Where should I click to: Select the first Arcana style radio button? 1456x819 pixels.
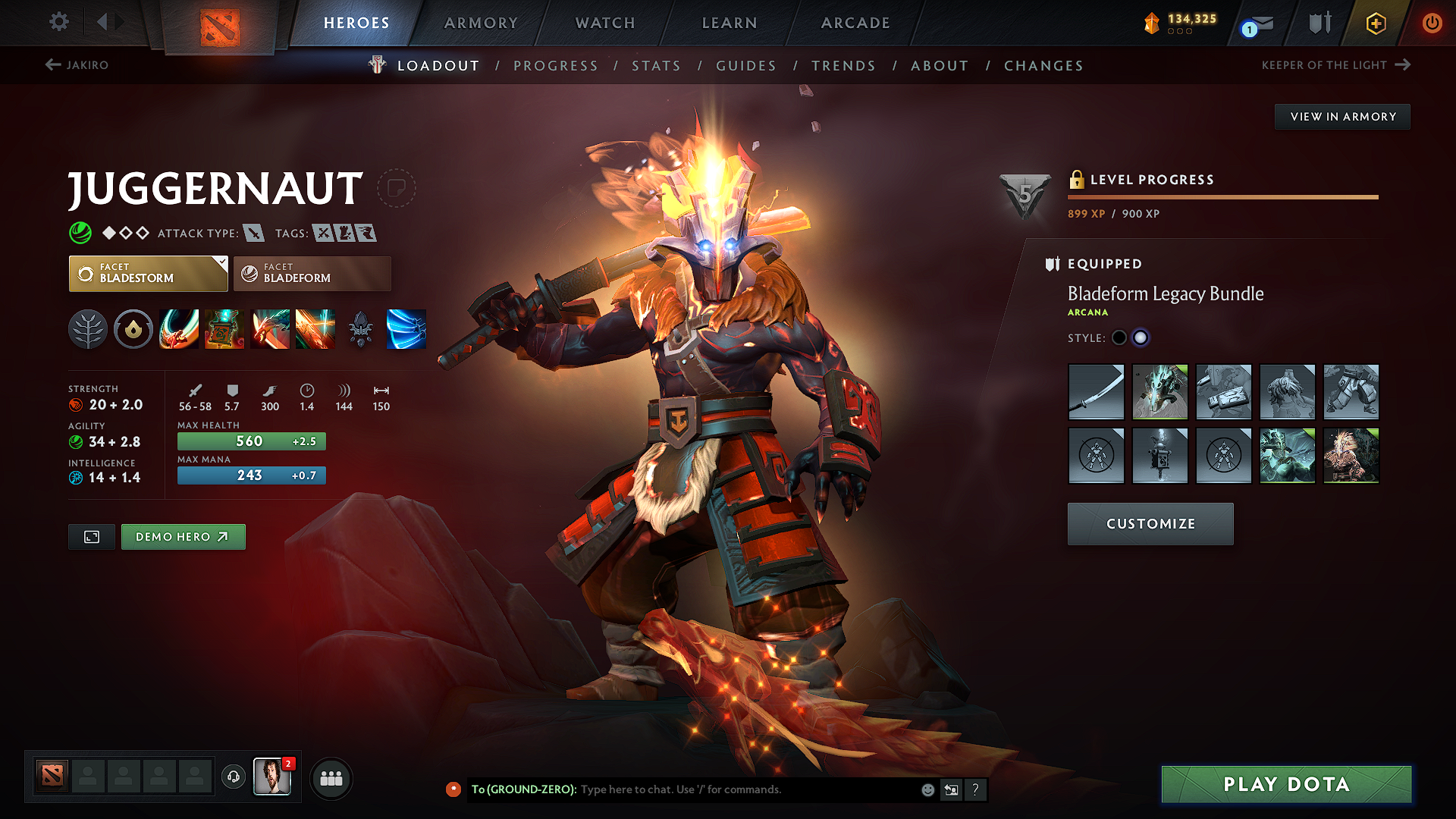pyautogui.click(x=1119, y=337)
